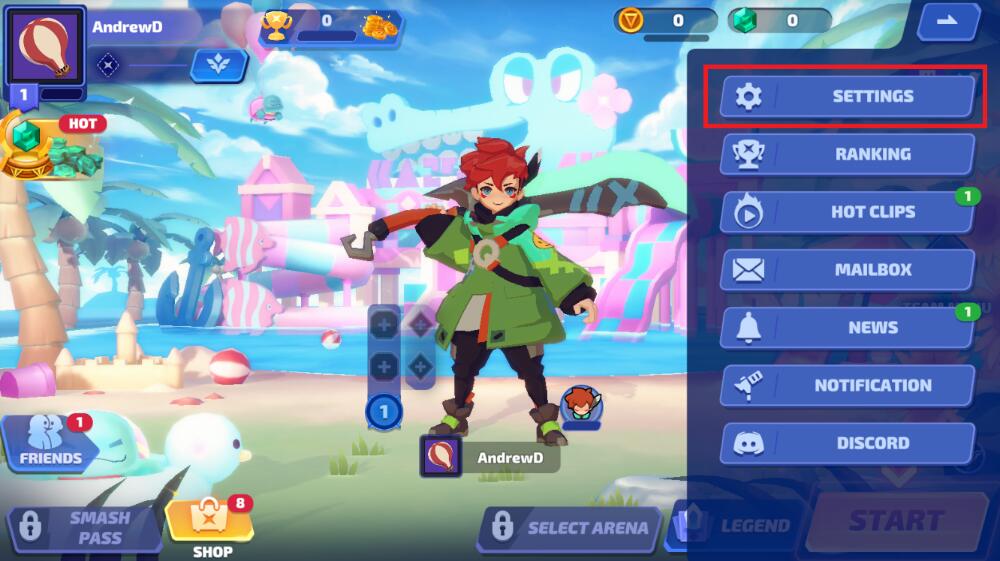Collapse the side menu with top-right arrow
Image resolution: width=1000 pixels, height=561 pixels.
(x=949, y=21)
